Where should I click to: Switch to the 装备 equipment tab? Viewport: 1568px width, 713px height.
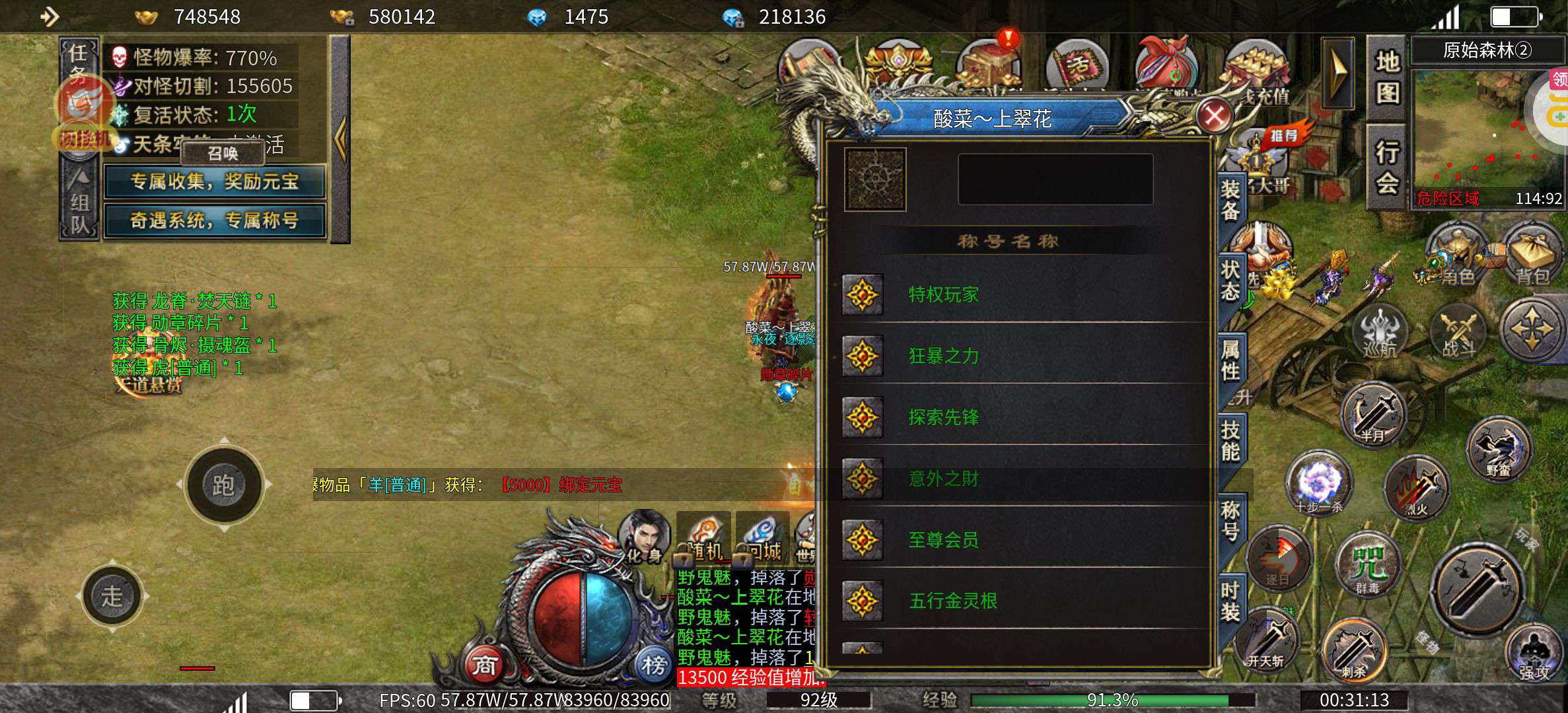1230,201
